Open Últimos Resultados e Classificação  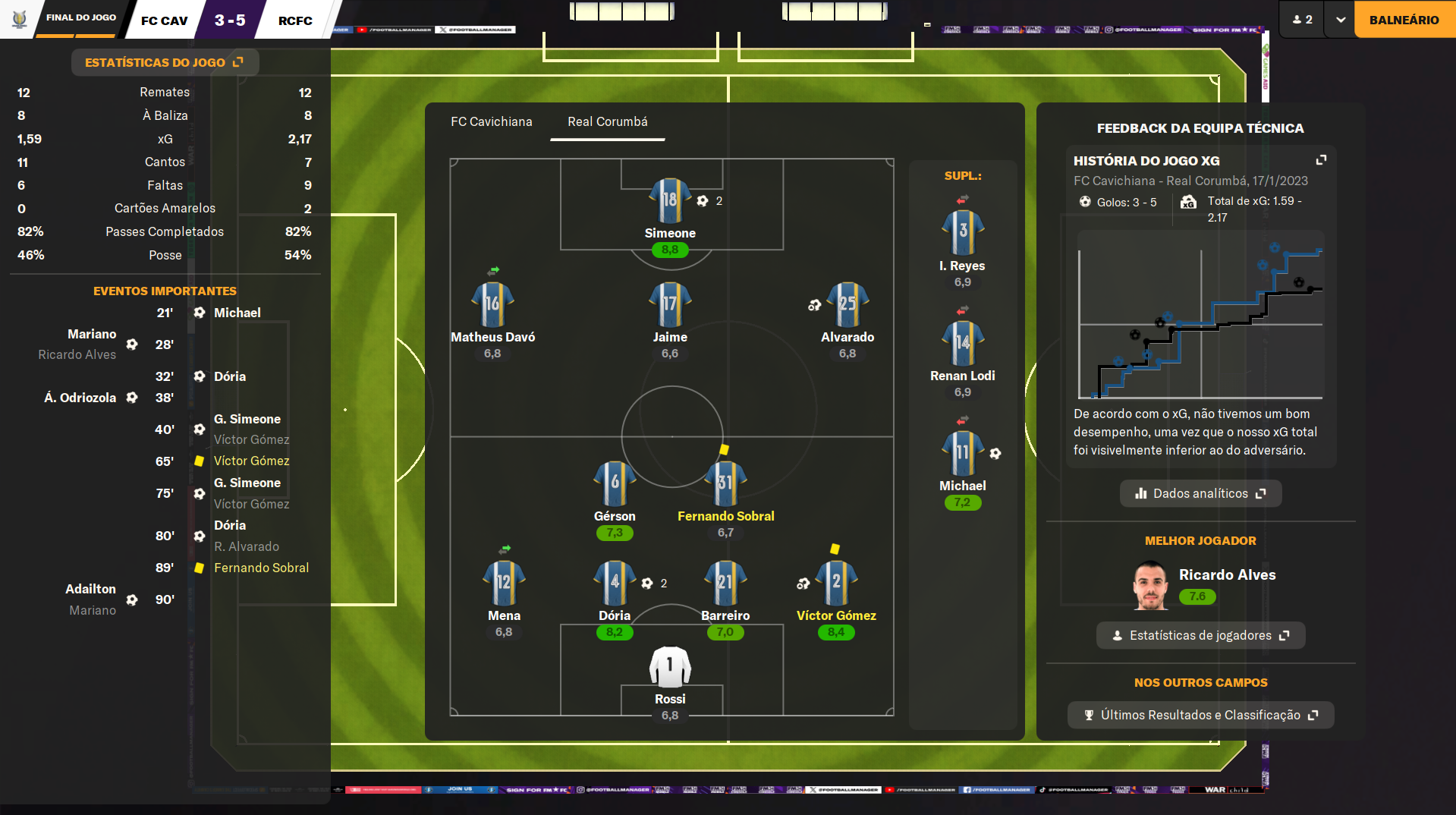click(1200, 715)
